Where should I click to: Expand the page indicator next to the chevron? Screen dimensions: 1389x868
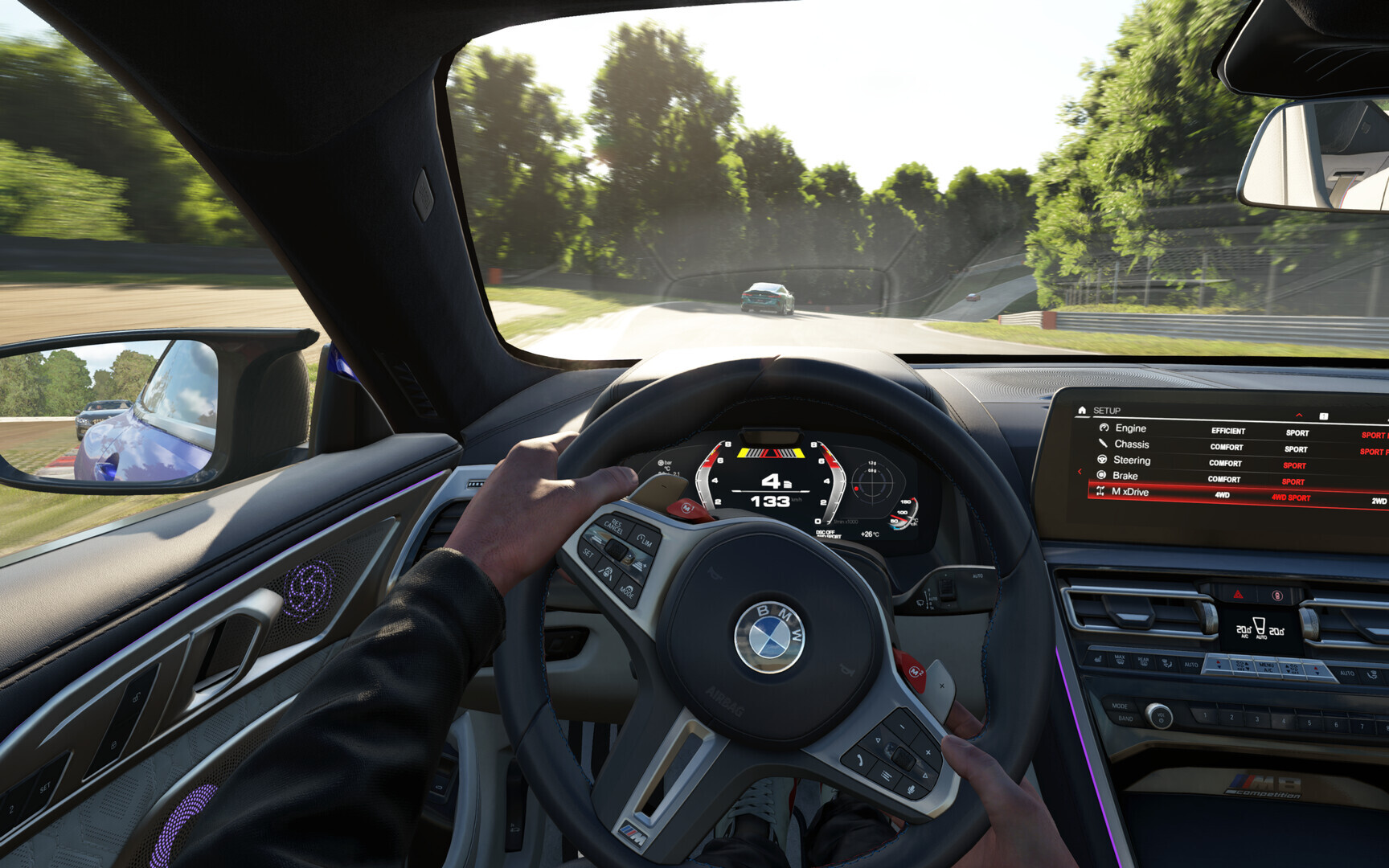[x=1324, y=416]
